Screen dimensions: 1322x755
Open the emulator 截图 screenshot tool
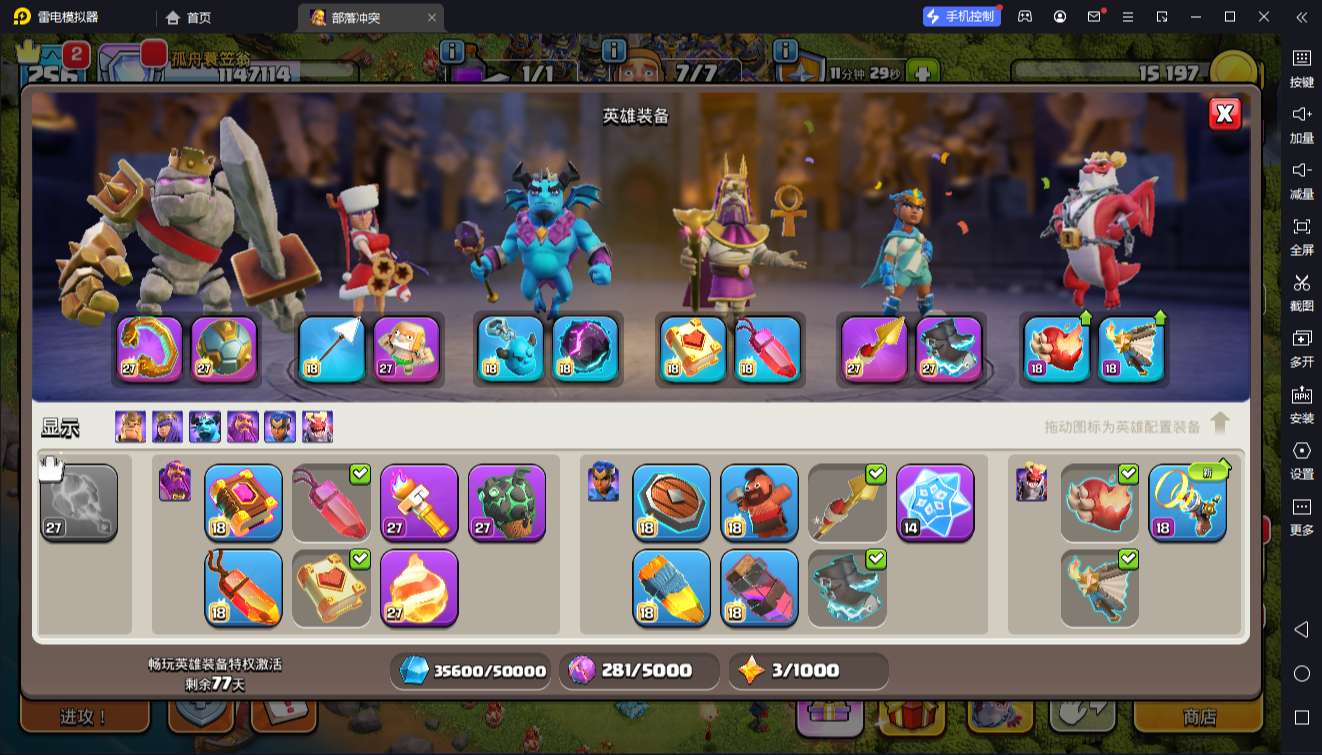(1301, 292)
